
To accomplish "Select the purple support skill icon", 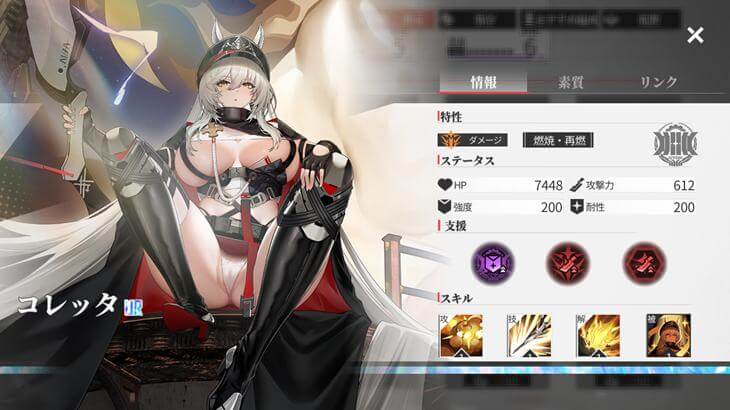I will click(x=491, y=261).
